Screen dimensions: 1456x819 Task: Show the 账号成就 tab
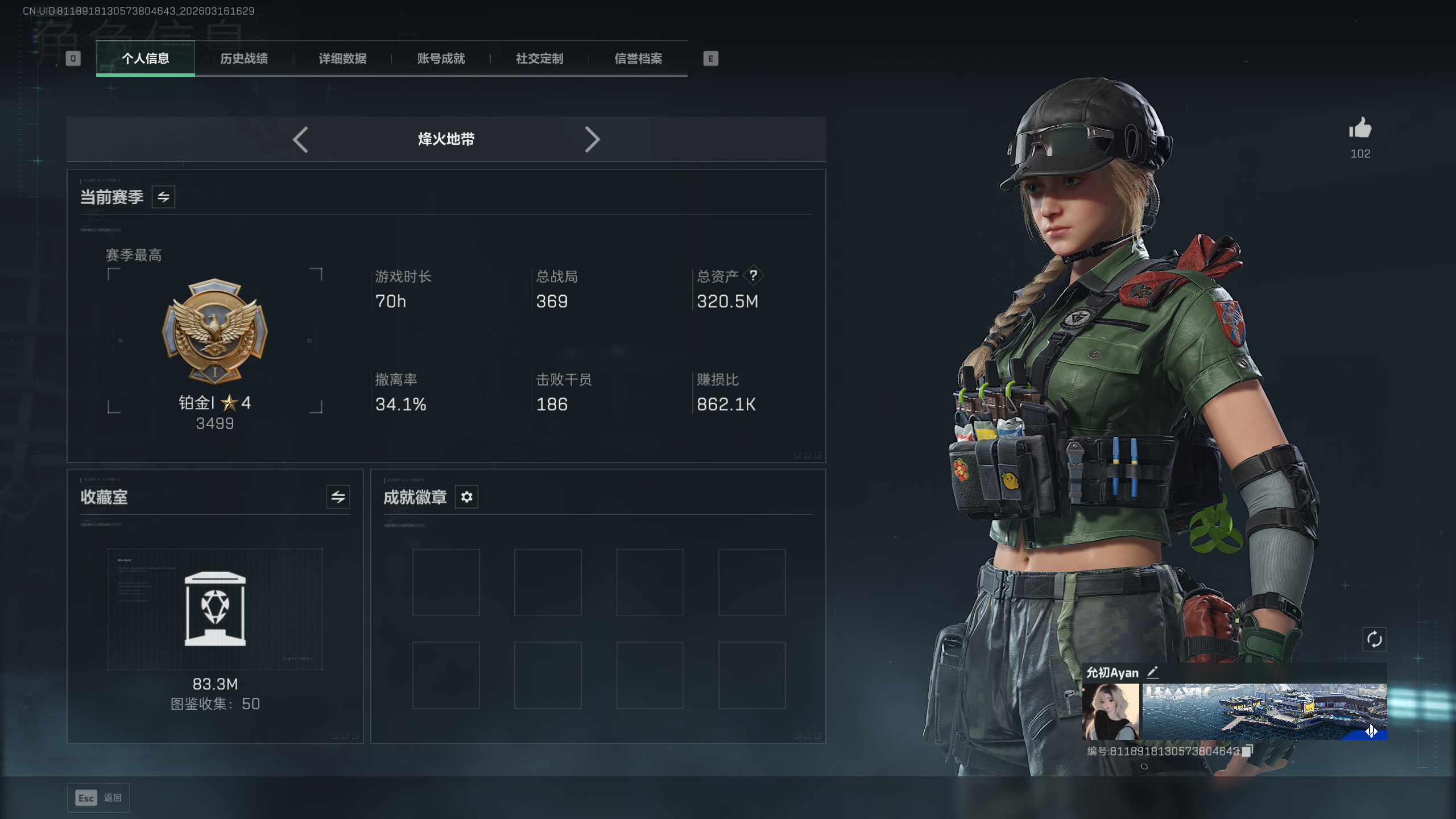pyautogui.click(x=441, y=59)
